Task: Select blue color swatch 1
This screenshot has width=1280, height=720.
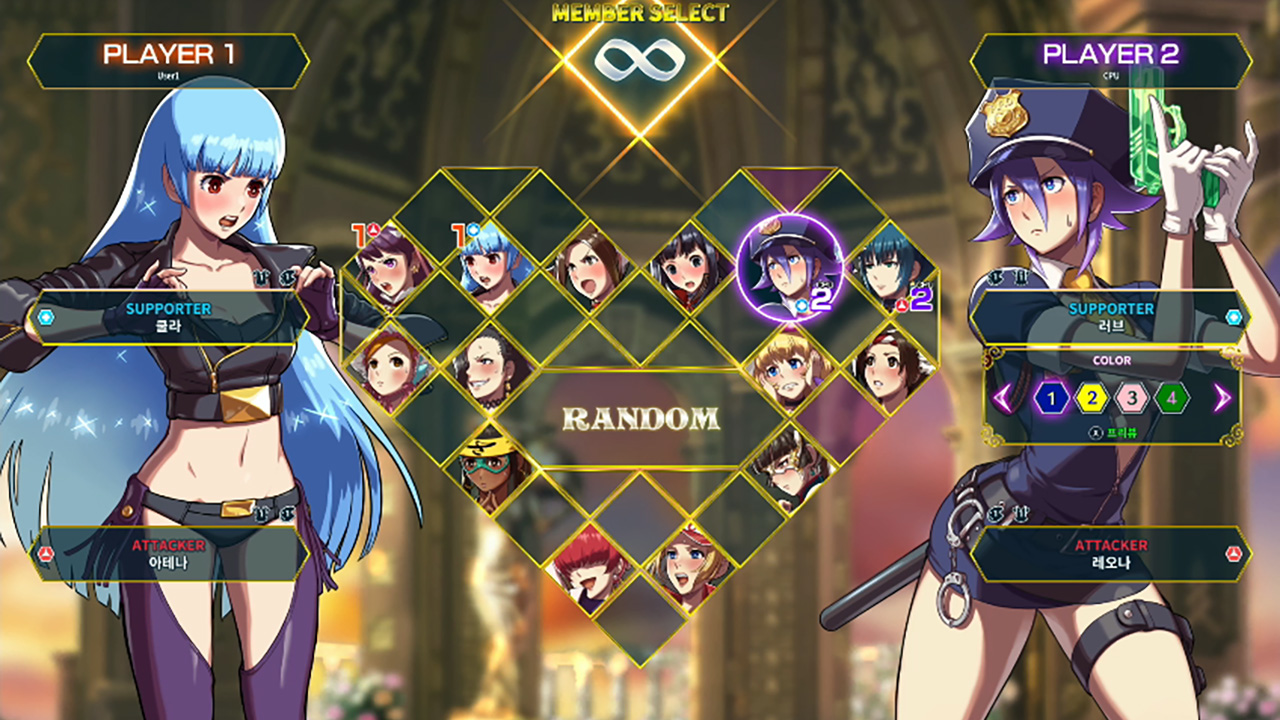Action: point(1051,398)
